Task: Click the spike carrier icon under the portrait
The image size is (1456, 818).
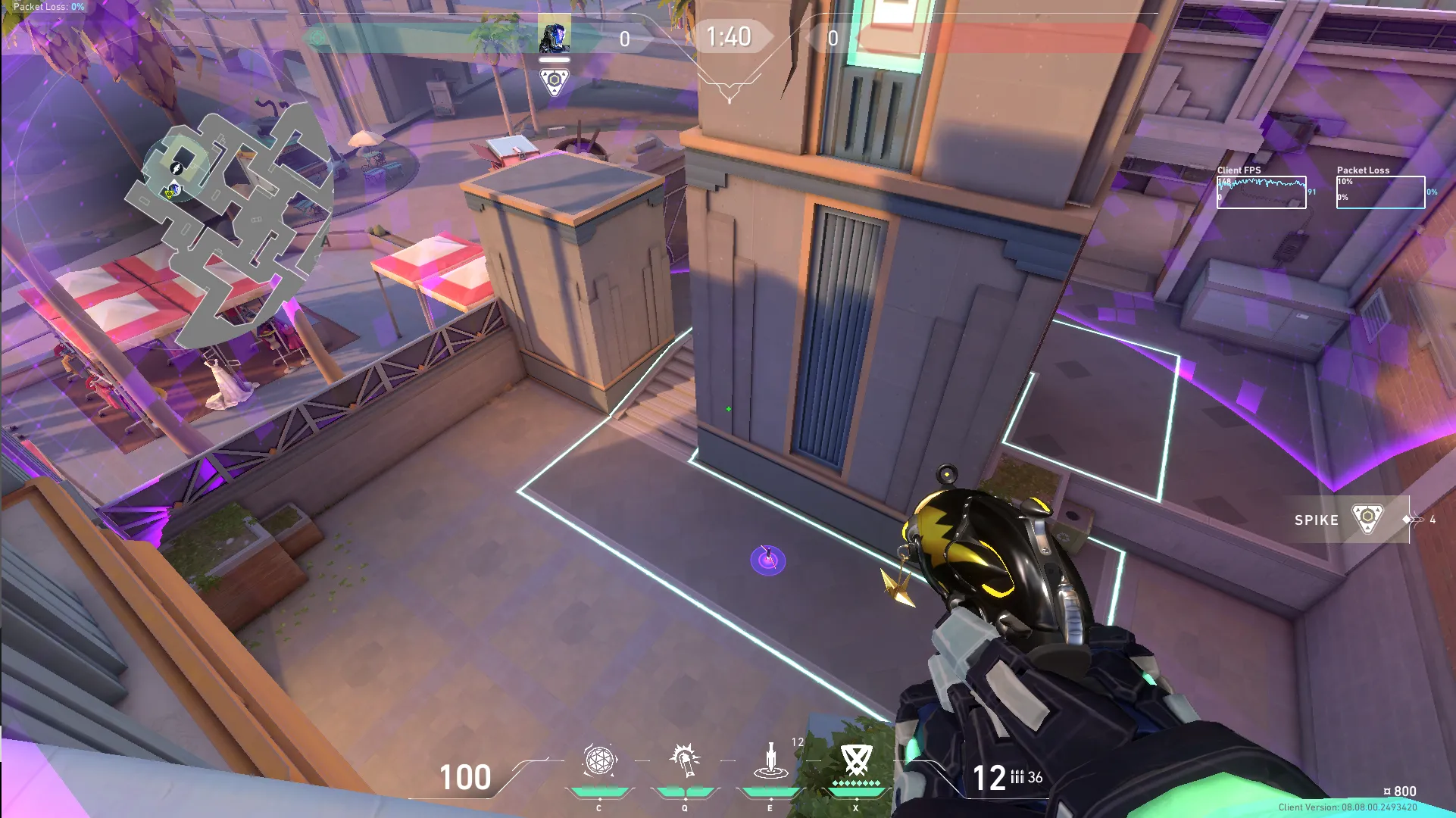Action: click(555, 80)
